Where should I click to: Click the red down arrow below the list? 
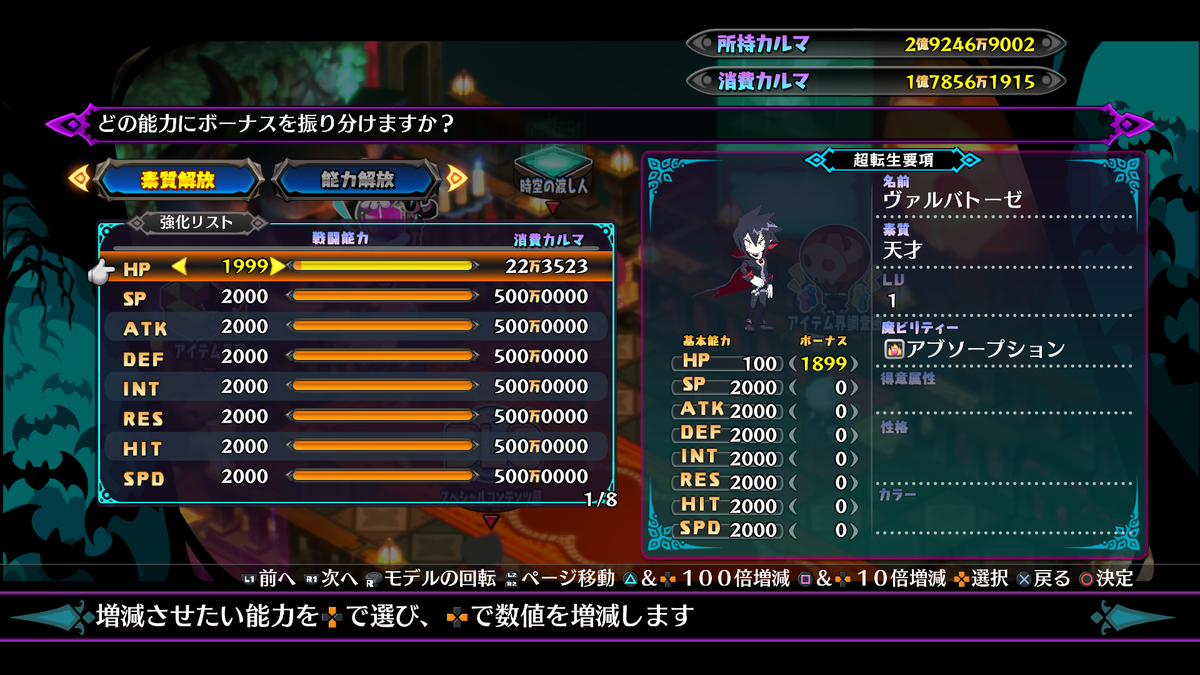(490, 521)
